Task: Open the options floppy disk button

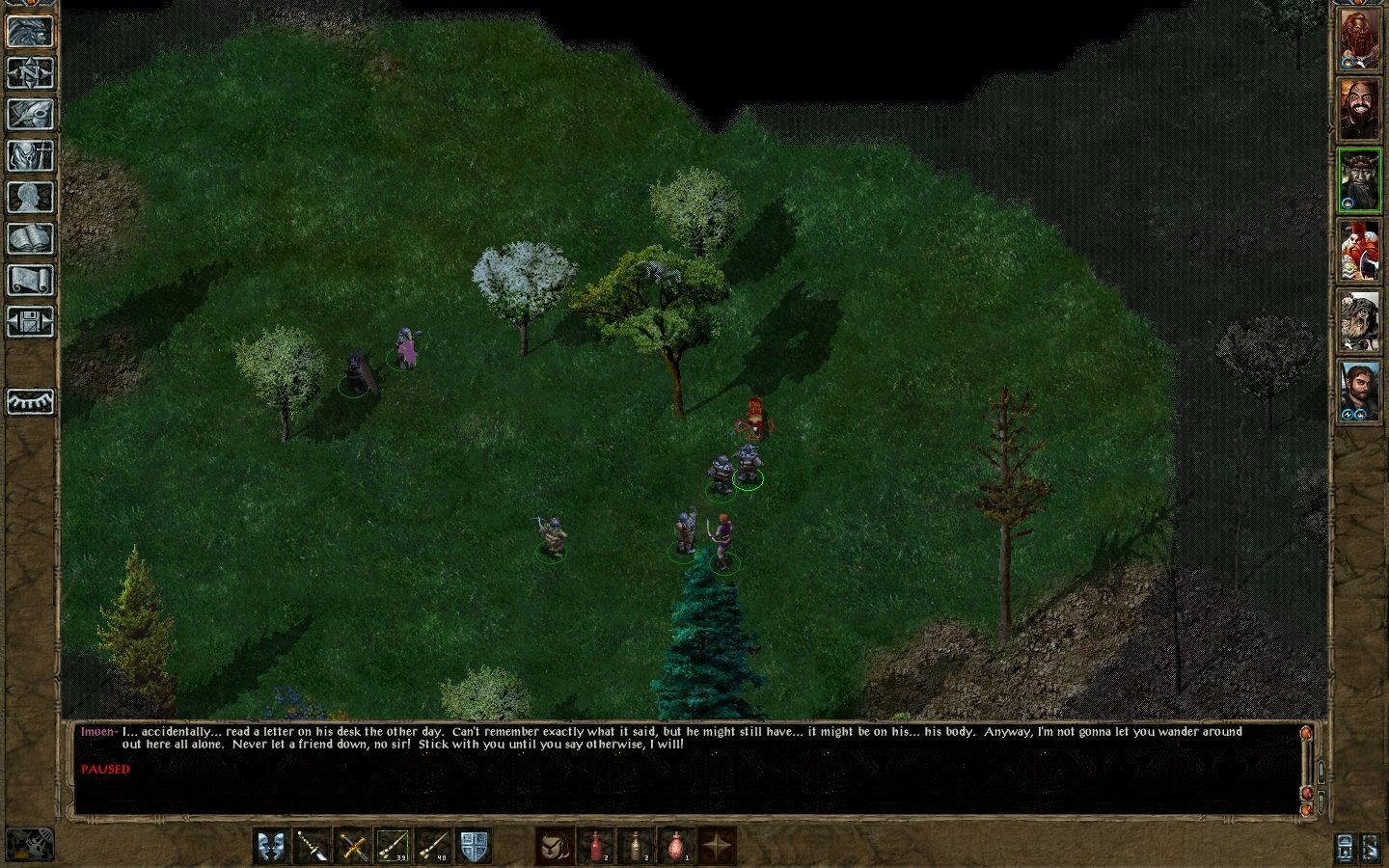Action: tap(30, 321)
